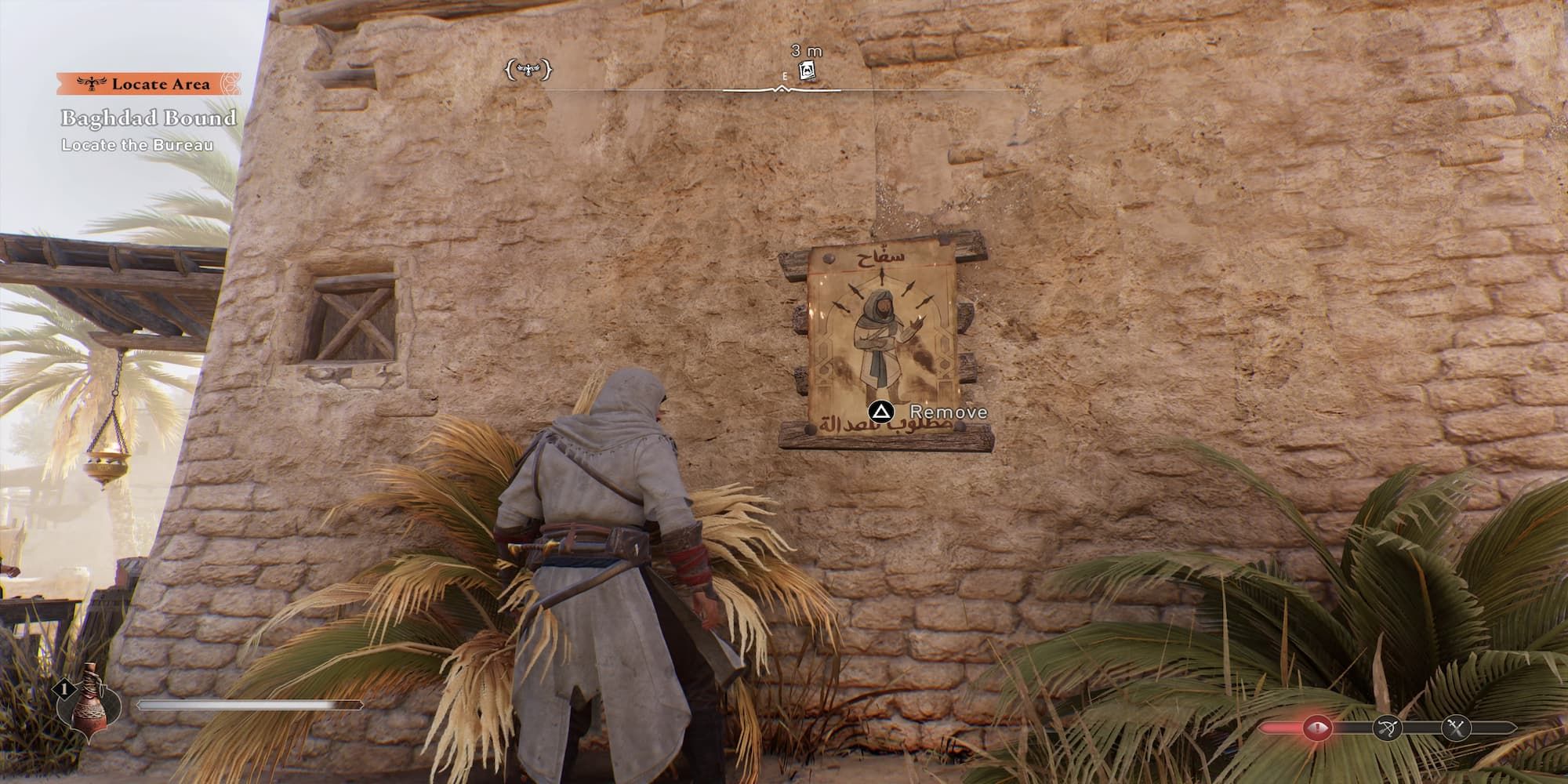Select the wanted poster objective icon on compass
The image size is (1568, 784).
[x=808, y=71]
